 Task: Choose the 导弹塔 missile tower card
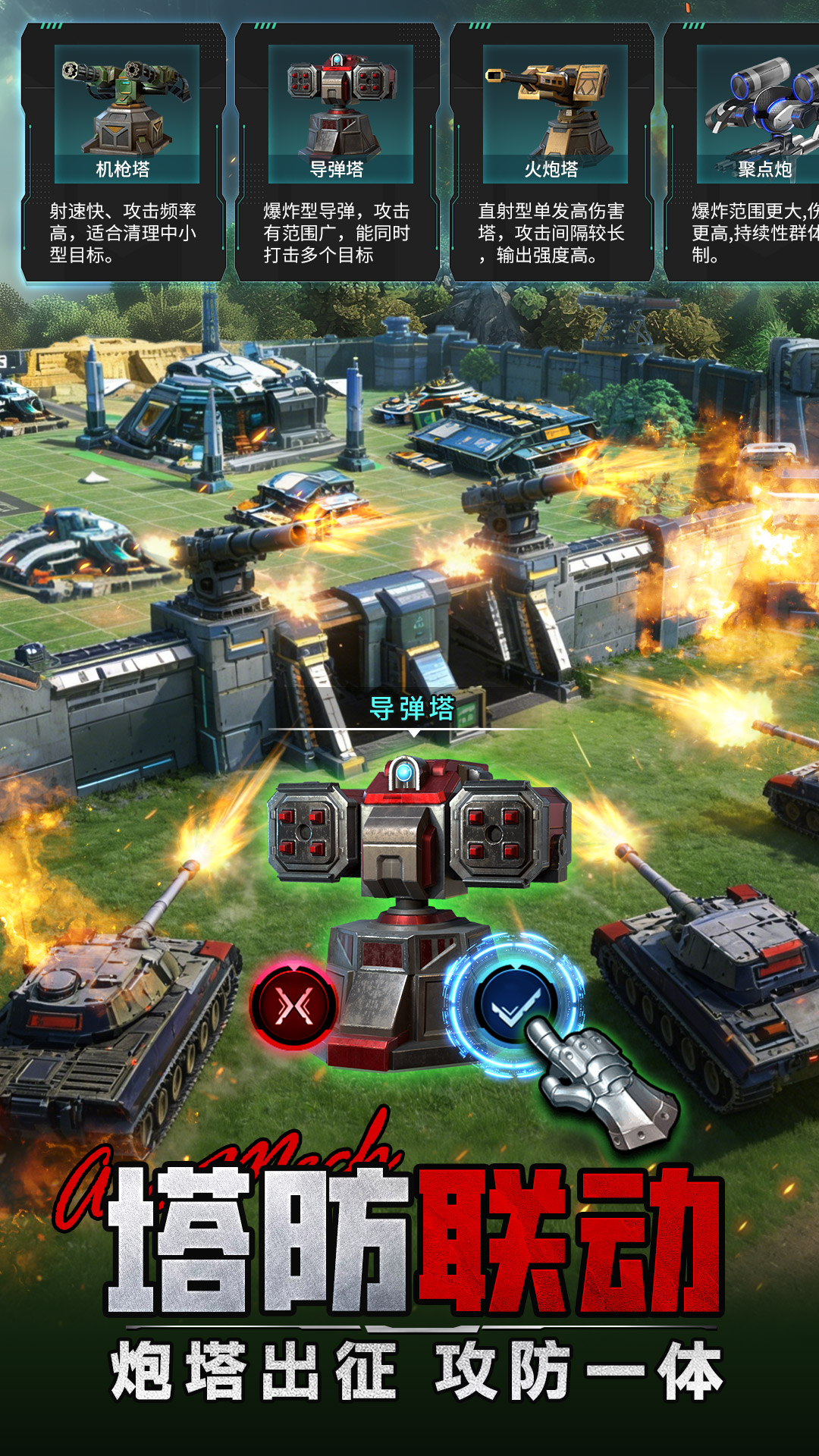point(338,152)
